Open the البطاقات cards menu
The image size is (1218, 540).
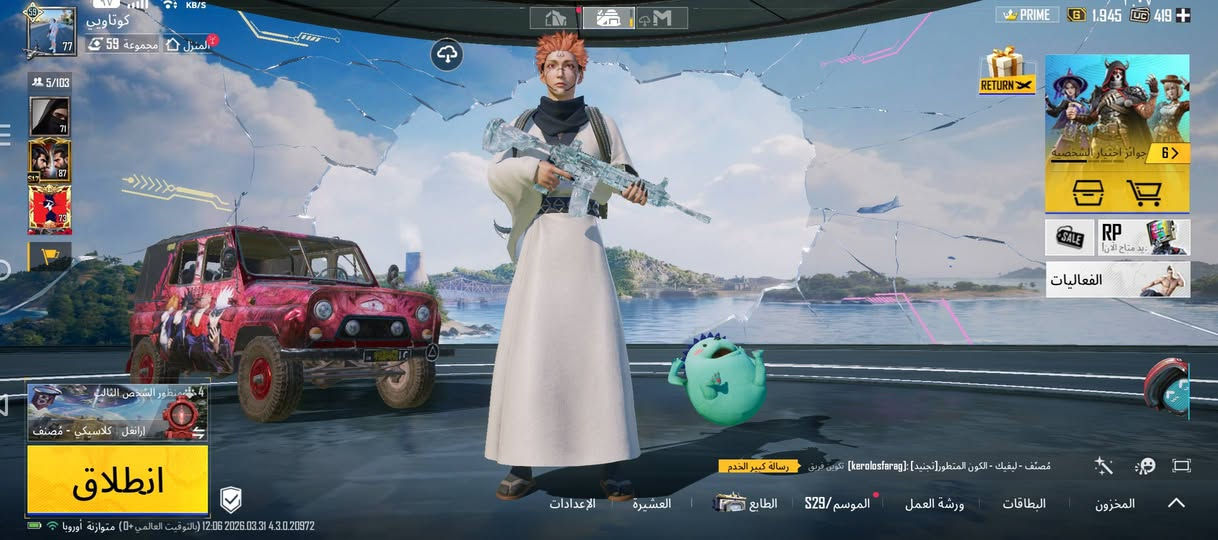(x=1024, y=504)
